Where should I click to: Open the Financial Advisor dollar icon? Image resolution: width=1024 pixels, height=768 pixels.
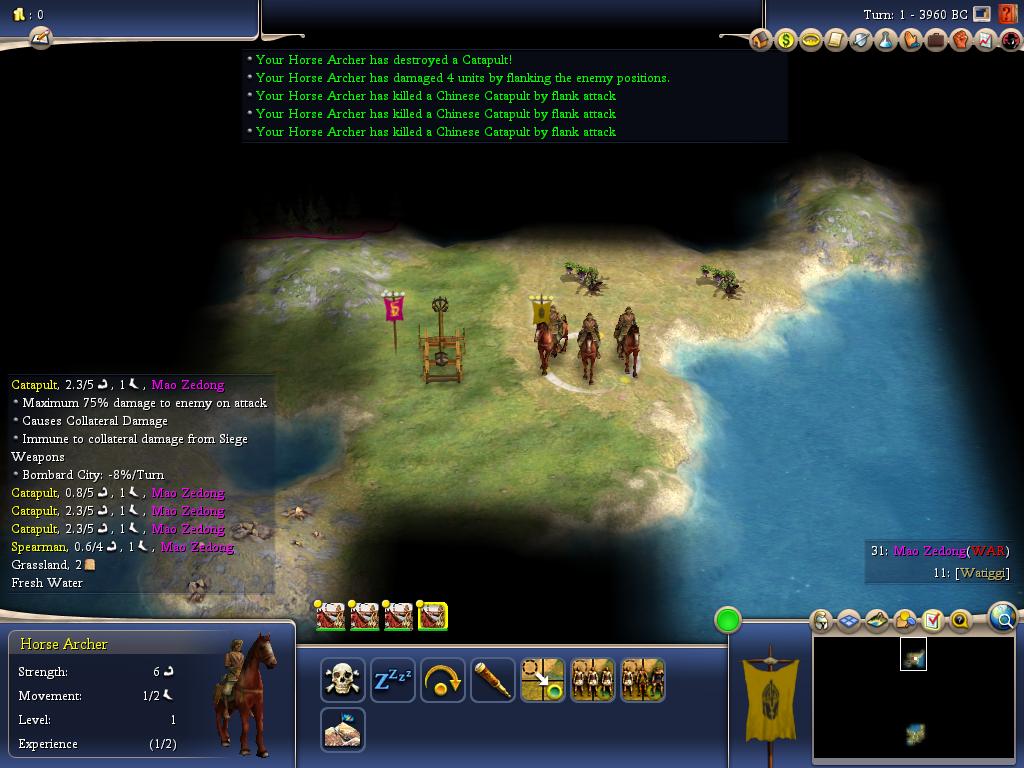click(786, 40)
